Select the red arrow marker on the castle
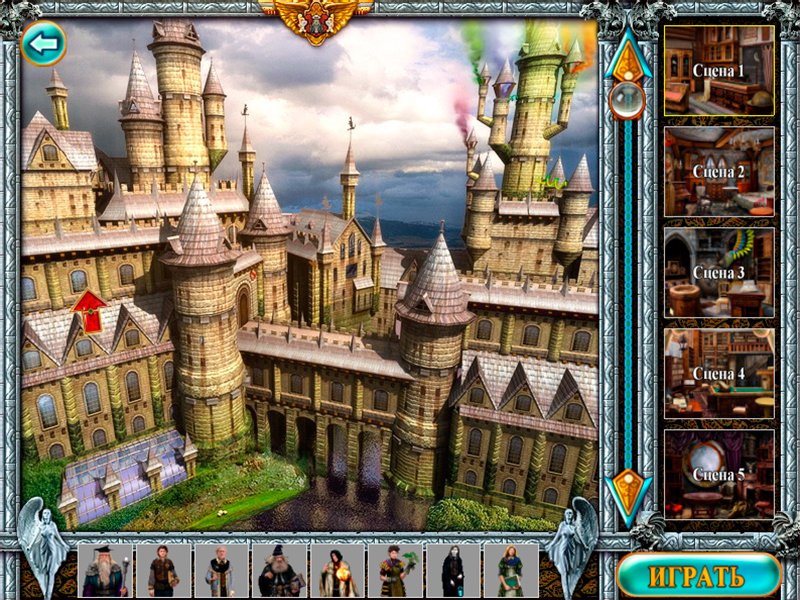This screenshot has height=600, width=800. point(90,311)
